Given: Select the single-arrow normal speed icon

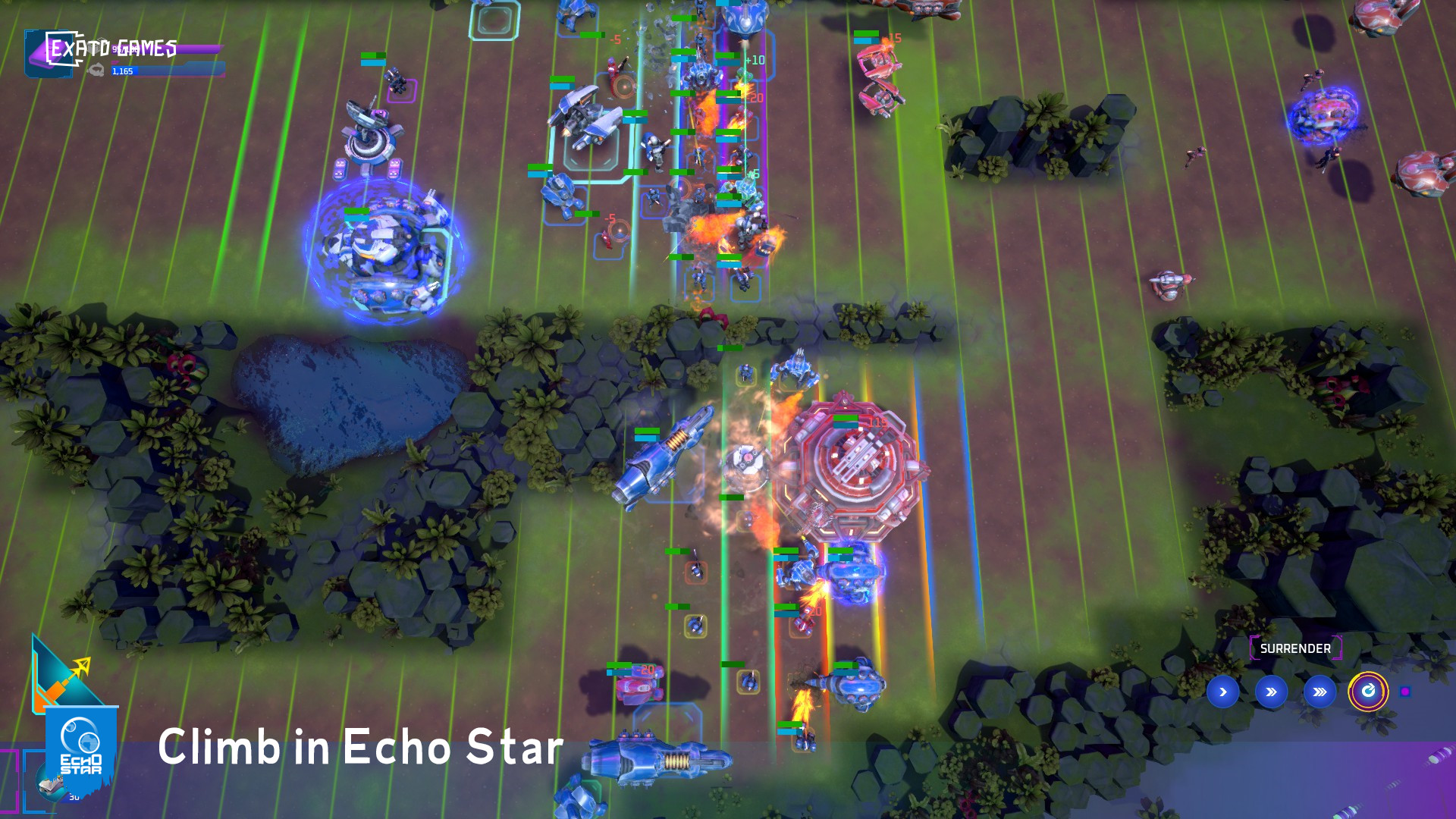Looking at the screenshot, I should (x=1223, y=692).
